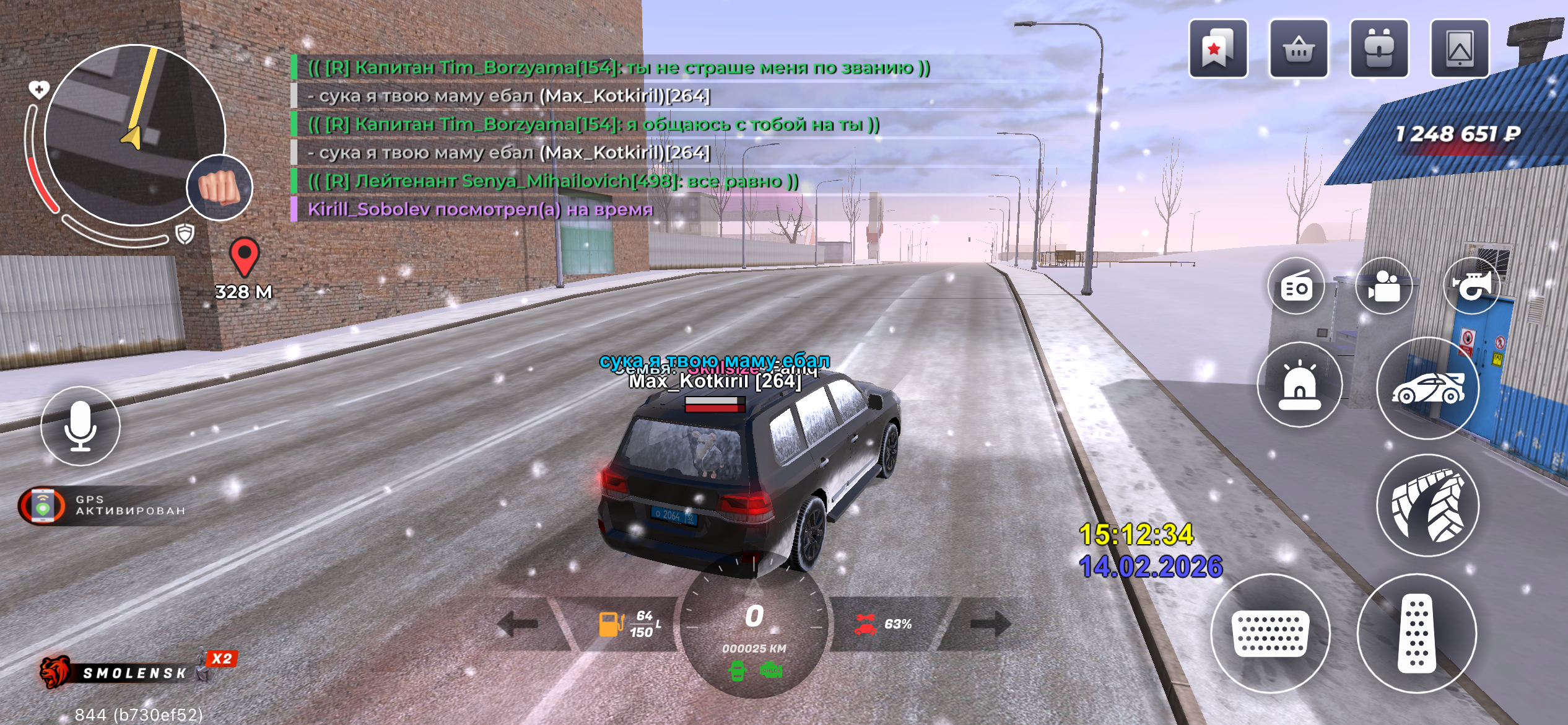Tap the fist icon beside minimap
The image size is (1568, 725).
pos(219,187)
